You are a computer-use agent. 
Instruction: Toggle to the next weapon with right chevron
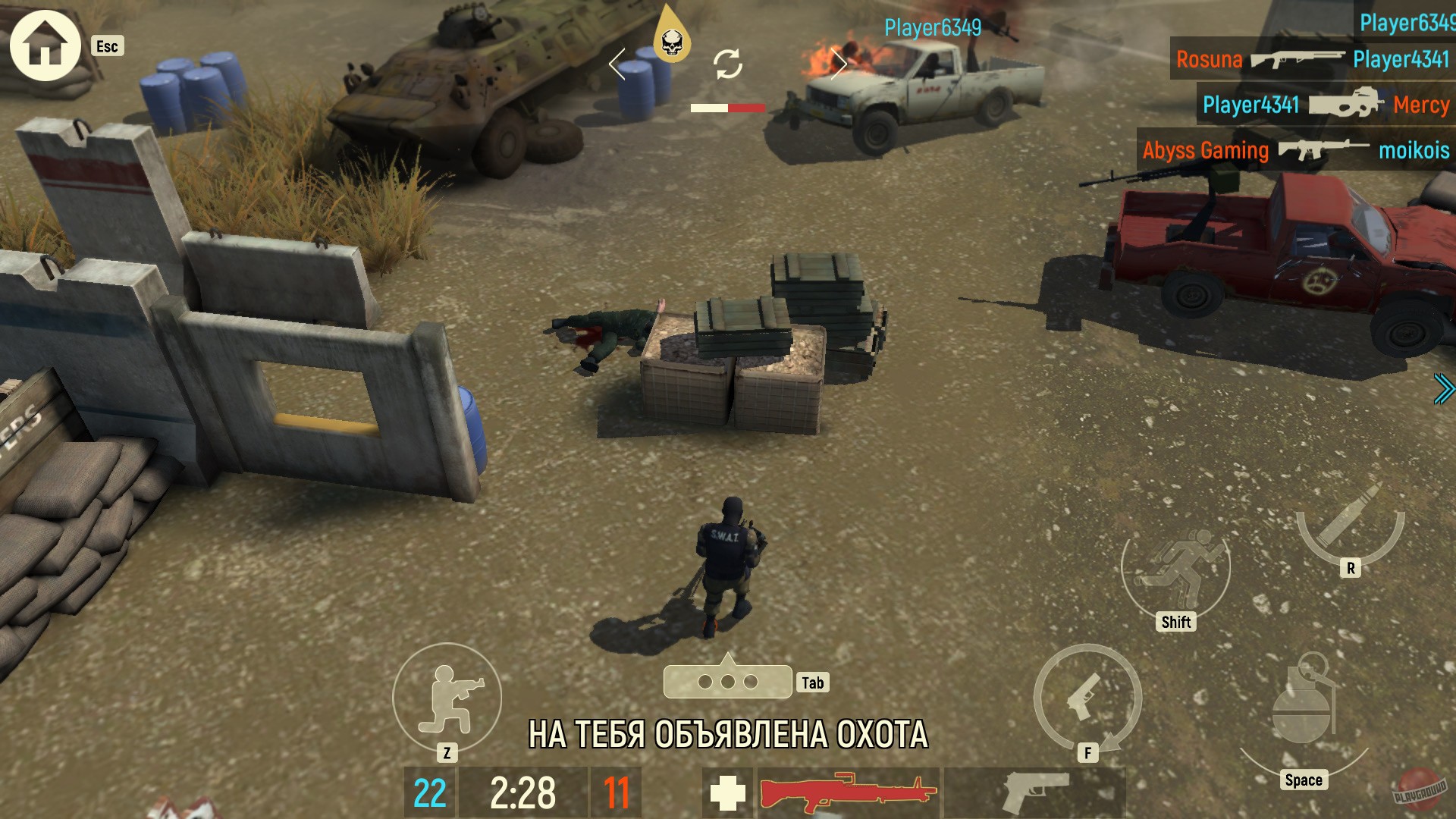point(841,64)
